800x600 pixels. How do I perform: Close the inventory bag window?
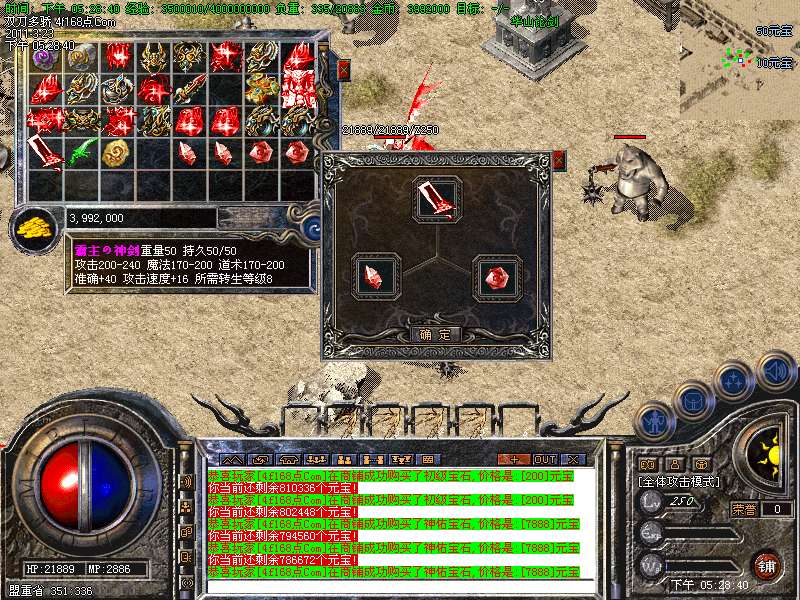[344, 69]
